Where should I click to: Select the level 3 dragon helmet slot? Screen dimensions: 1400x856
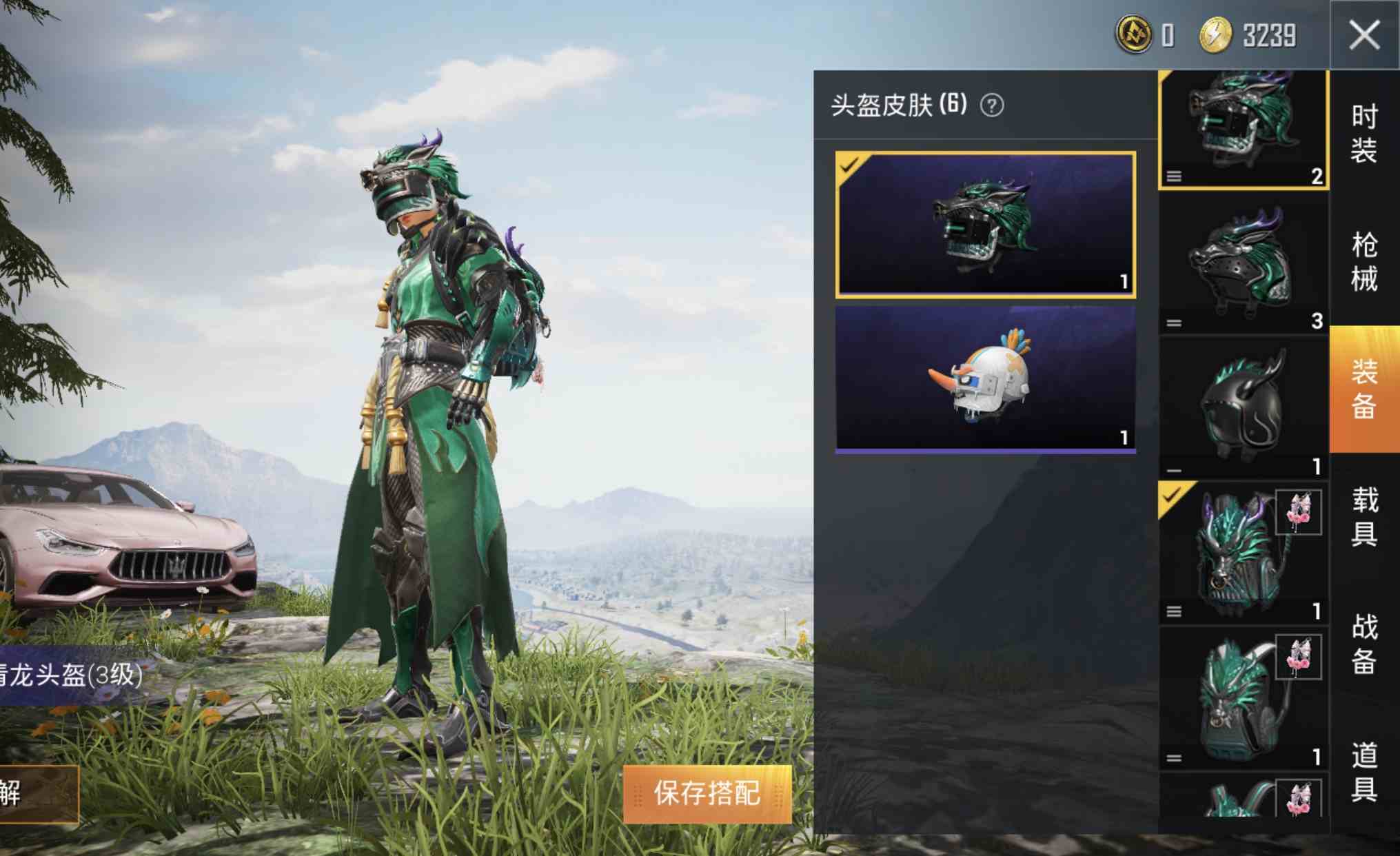[1244, 264]
